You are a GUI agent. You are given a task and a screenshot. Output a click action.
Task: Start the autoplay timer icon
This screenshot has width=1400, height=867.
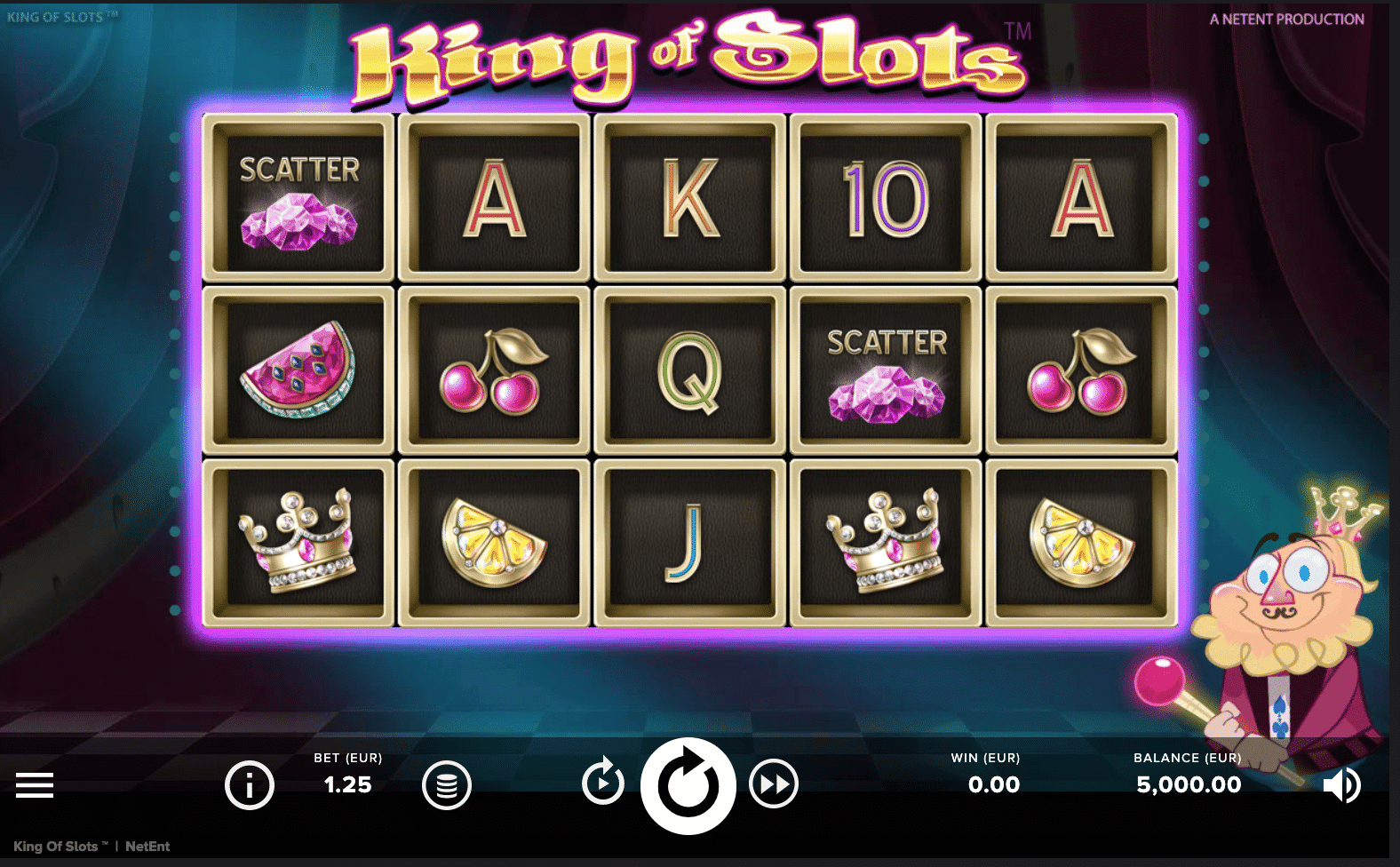603,785
